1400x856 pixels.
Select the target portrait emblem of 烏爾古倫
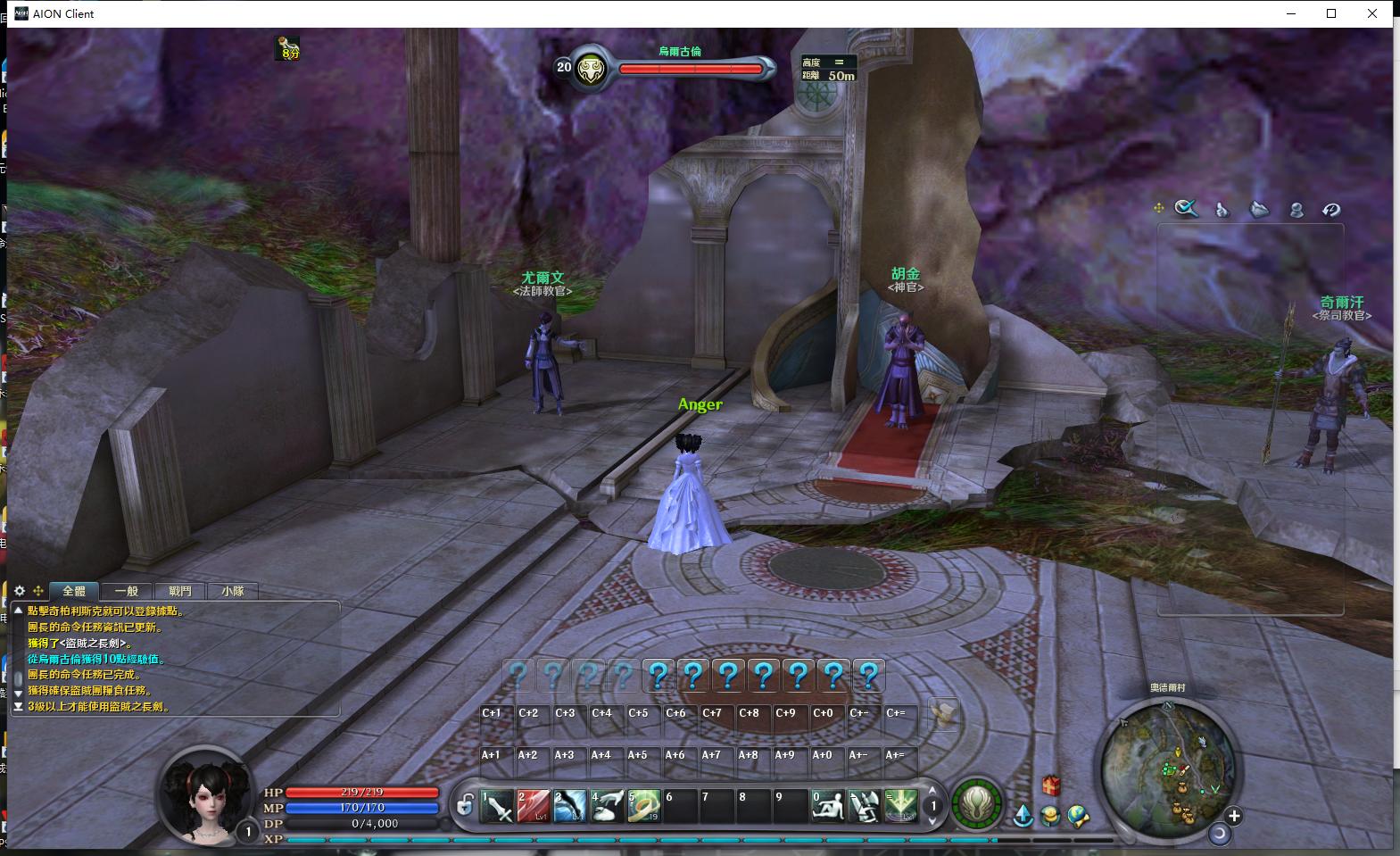(x=591, y=69)
